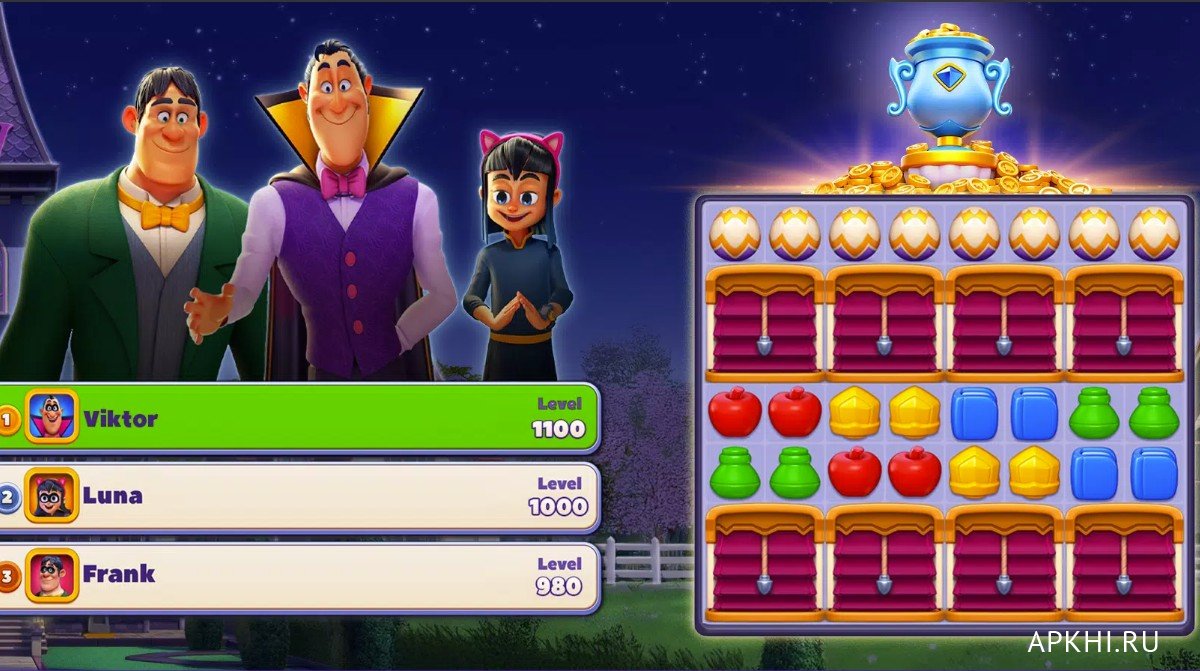Click Viktor's vampire avatar portrait
1200x671 pixels.
coord(51,416)
